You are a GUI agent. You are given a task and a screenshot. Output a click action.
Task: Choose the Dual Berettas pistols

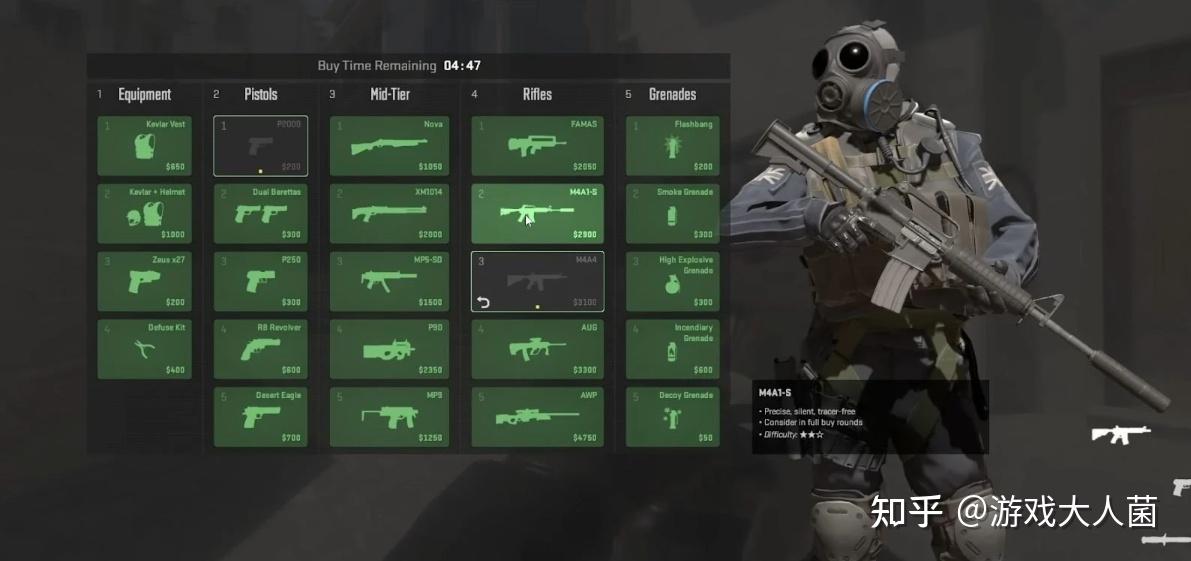tap(260, 214)
